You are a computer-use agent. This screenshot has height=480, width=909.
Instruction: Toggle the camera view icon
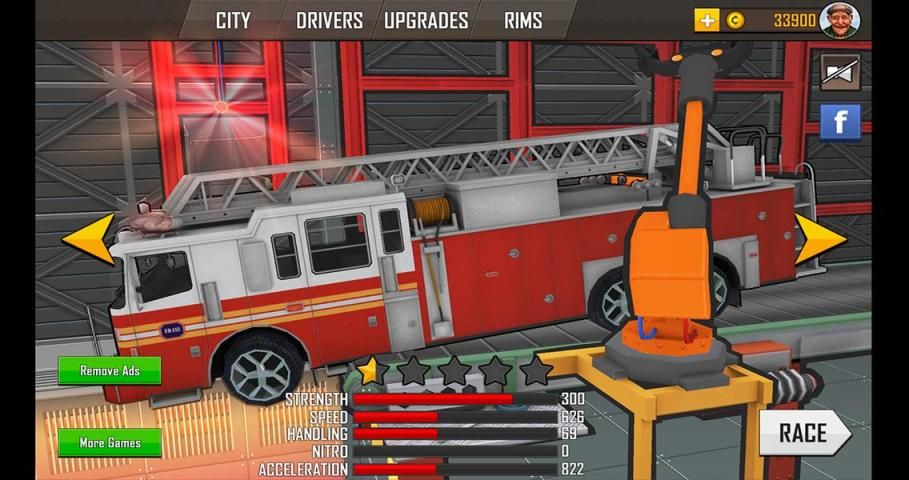pos(840,71)
